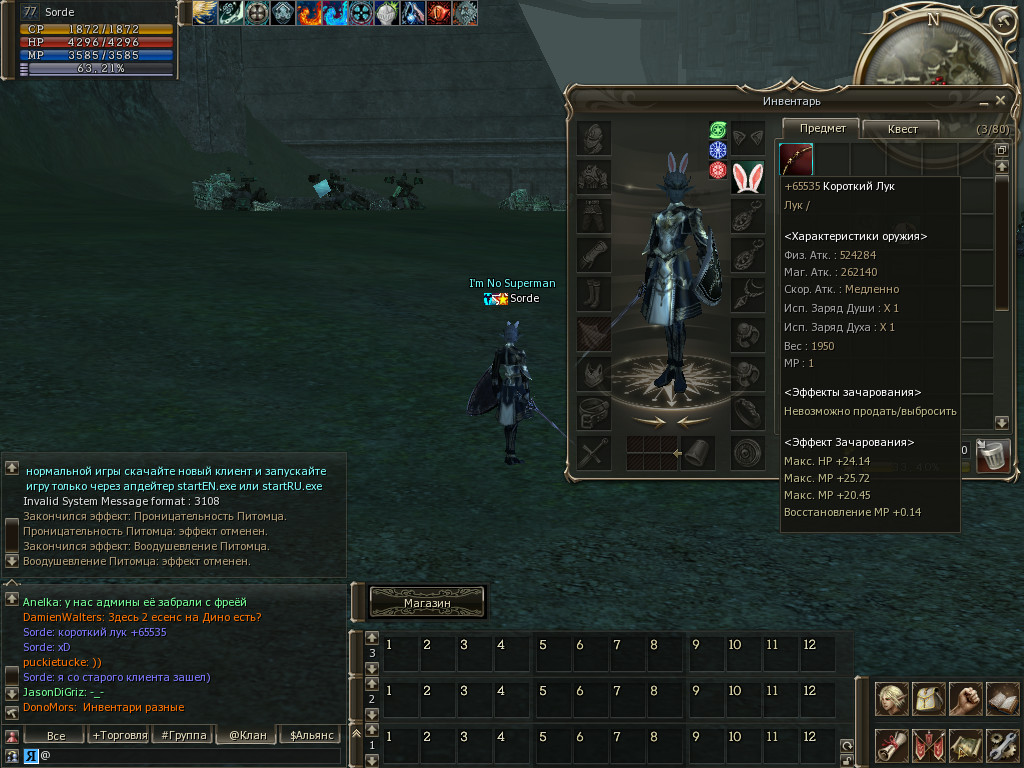
Task: Switch to the @Клан chat tab
Action: click(x=247, y=736)
